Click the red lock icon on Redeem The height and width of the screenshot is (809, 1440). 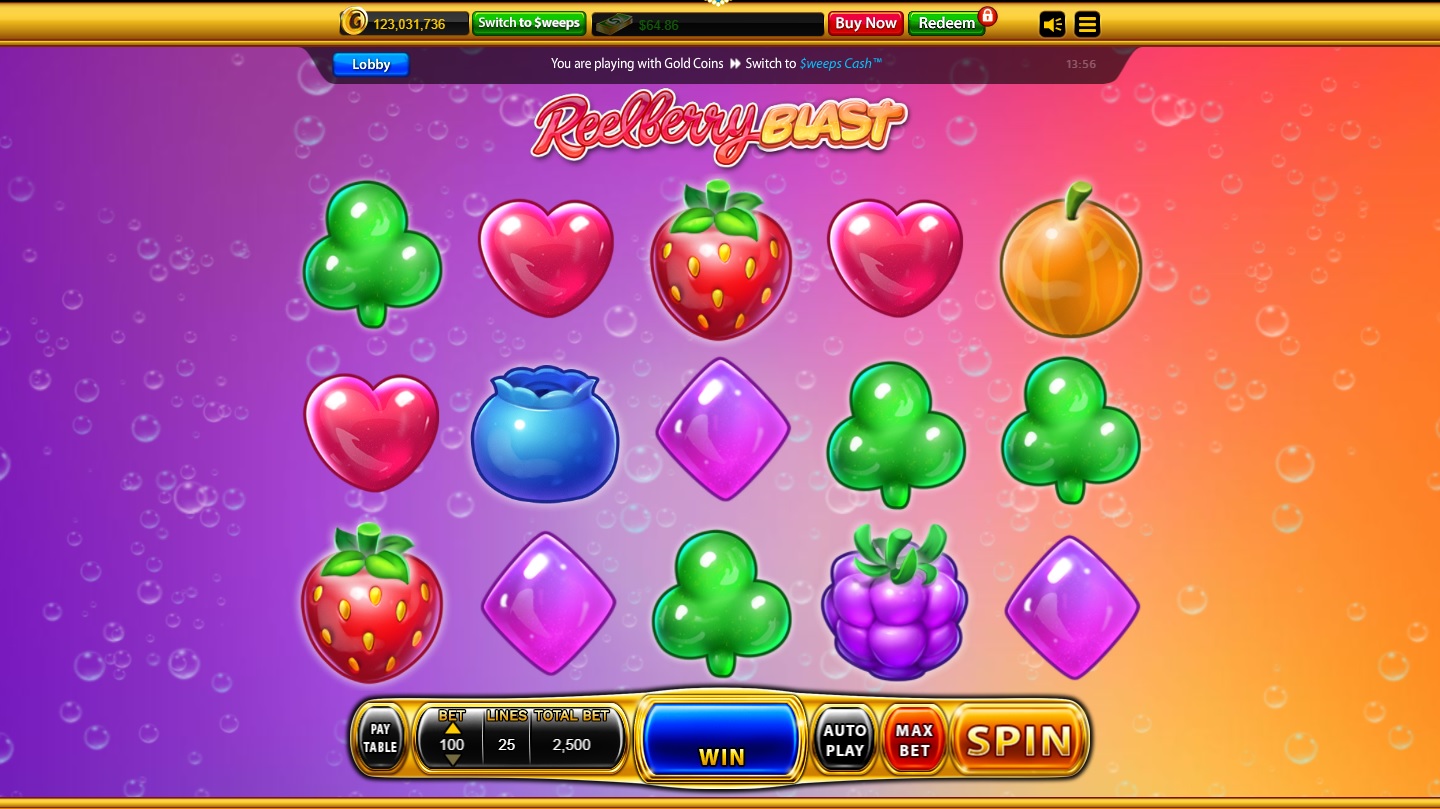988,17
